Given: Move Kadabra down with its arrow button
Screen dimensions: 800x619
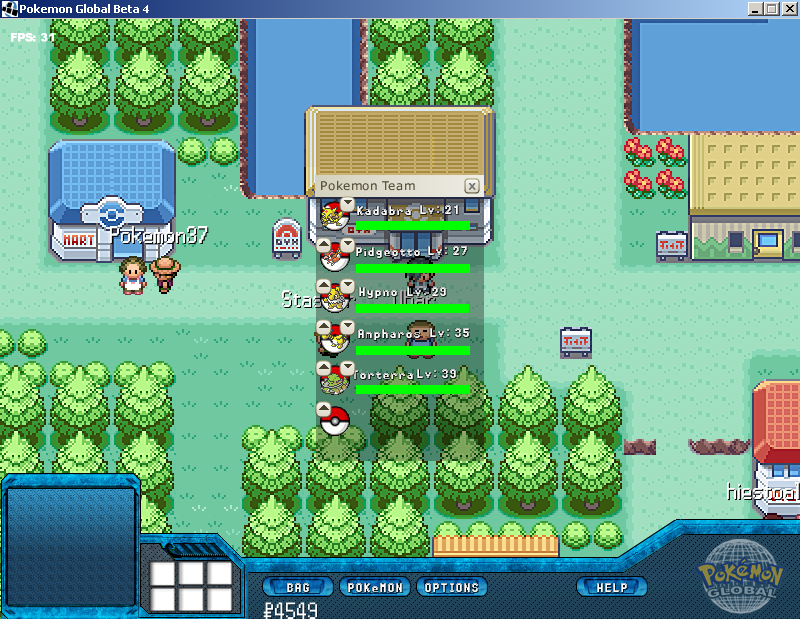Looking at the screenshot, I should (347, 204).
